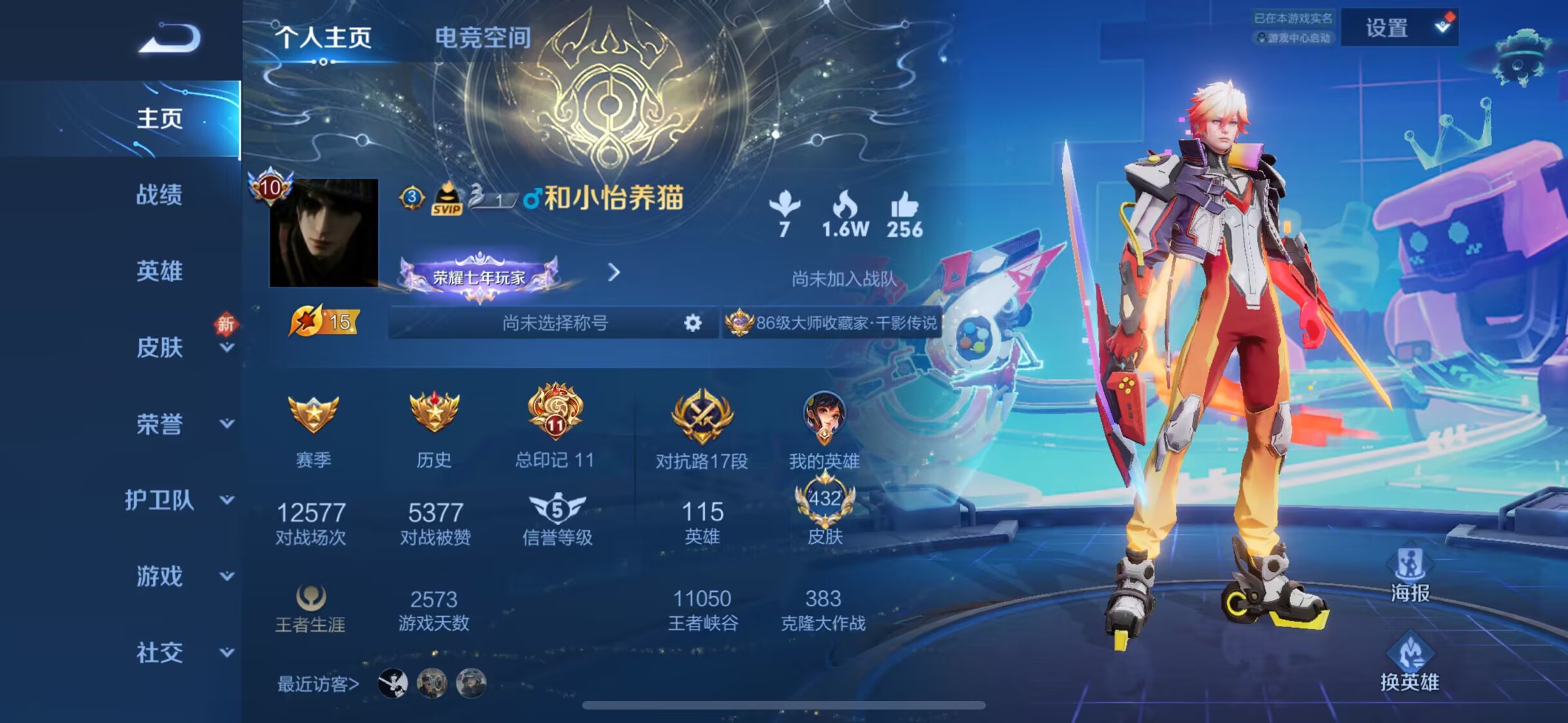
Task: Go back using the return arrow
Action: (170, 39)
